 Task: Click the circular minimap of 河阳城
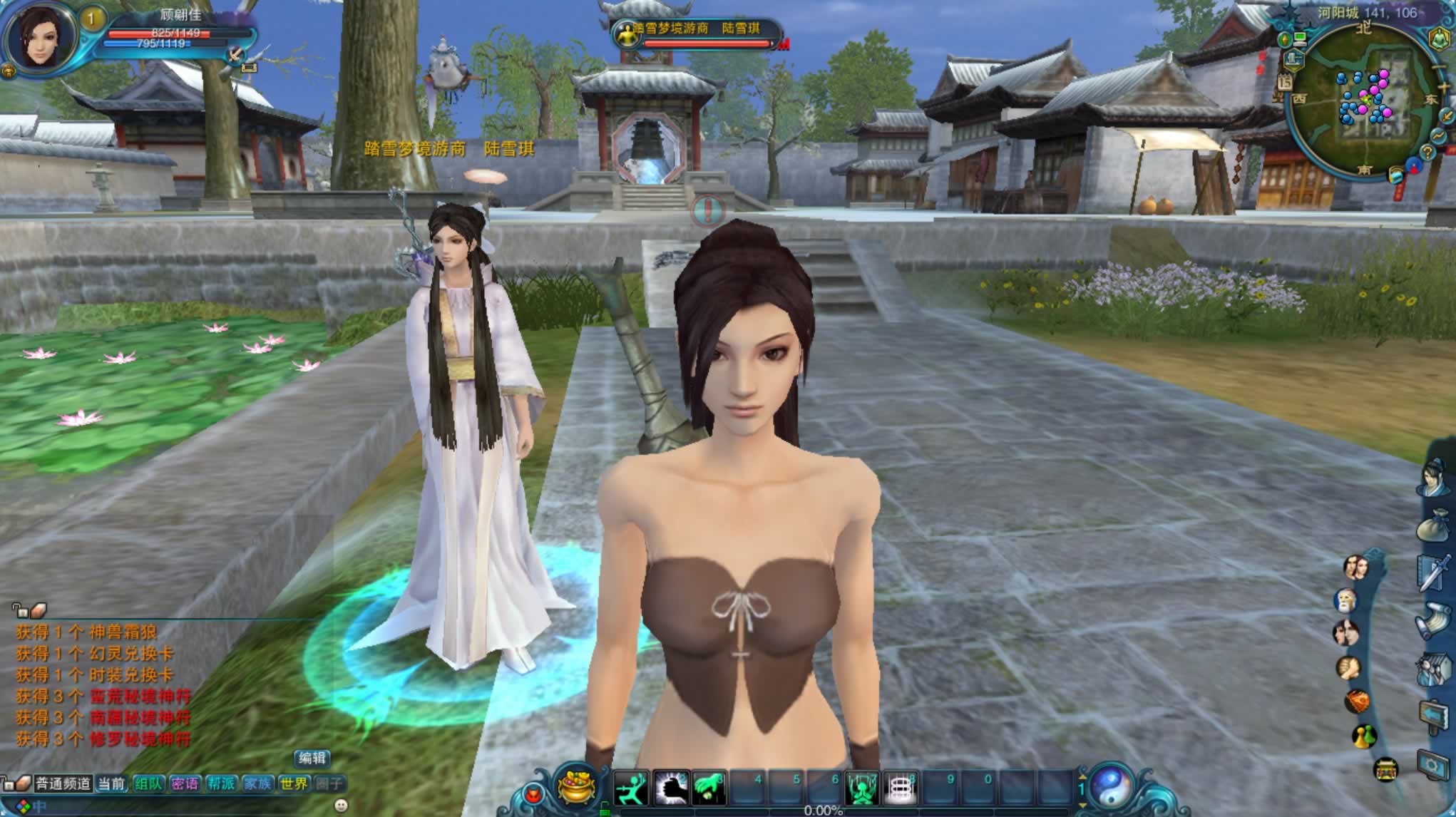coord(1363,99)
